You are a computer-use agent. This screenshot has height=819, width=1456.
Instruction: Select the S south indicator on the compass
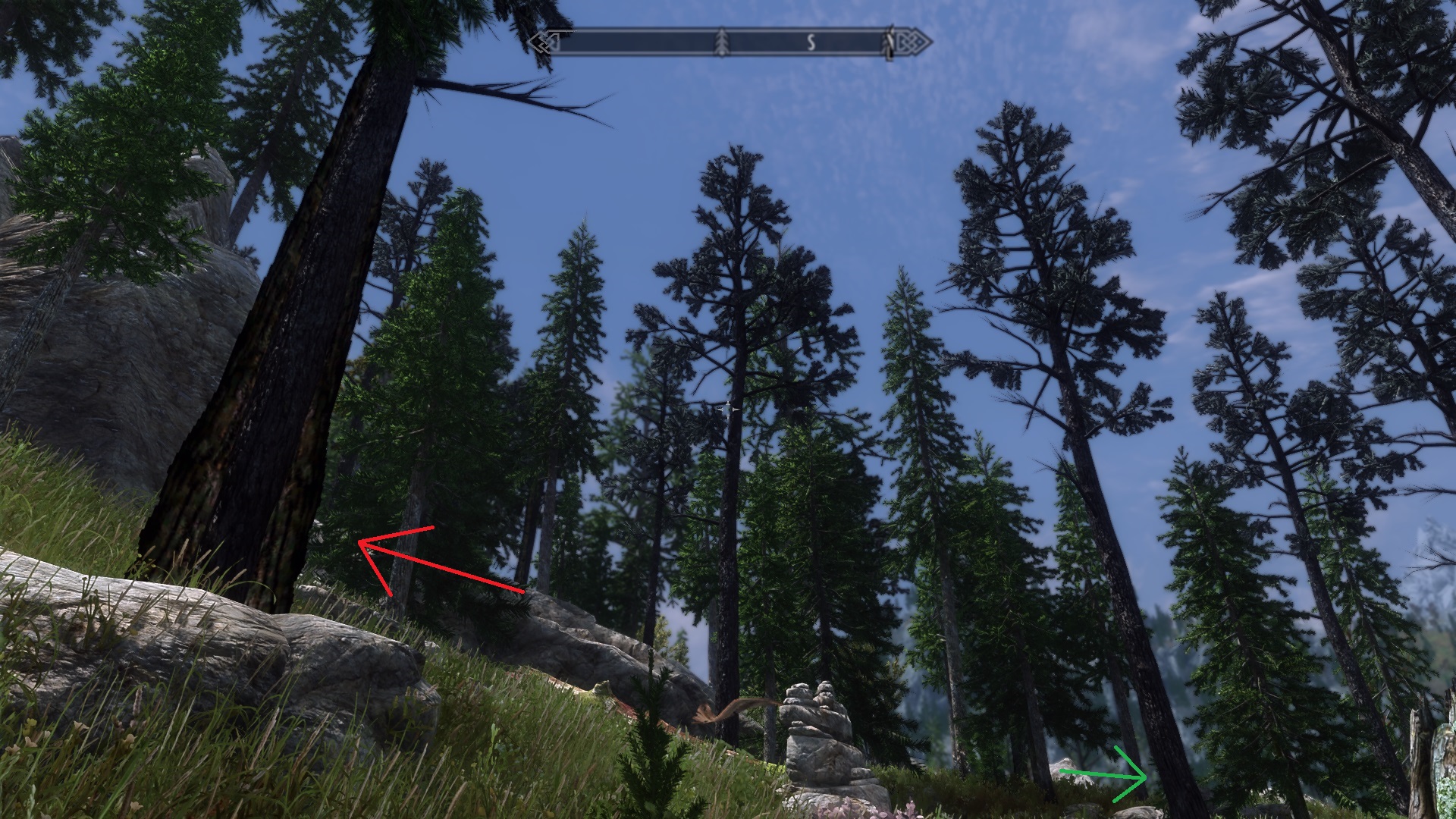point(811,43)
